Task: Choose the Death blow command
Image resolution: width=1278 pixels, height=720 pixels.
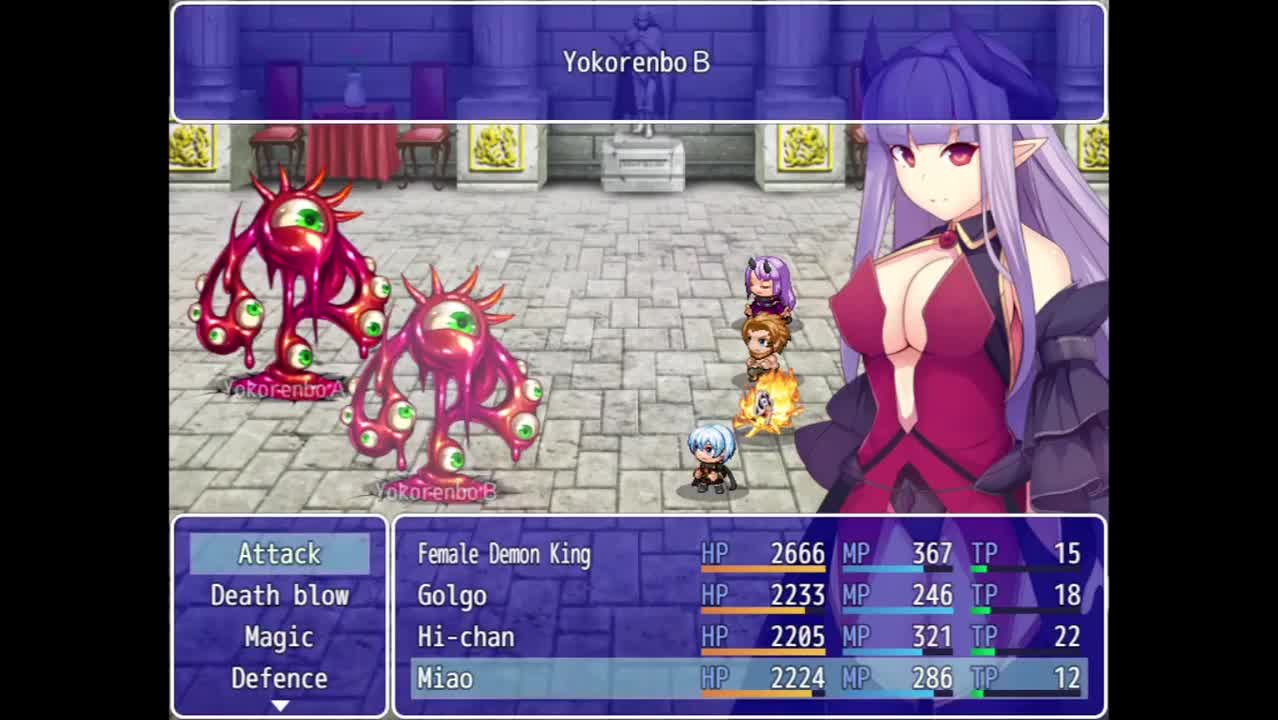Action: click(x=279, y=595)
